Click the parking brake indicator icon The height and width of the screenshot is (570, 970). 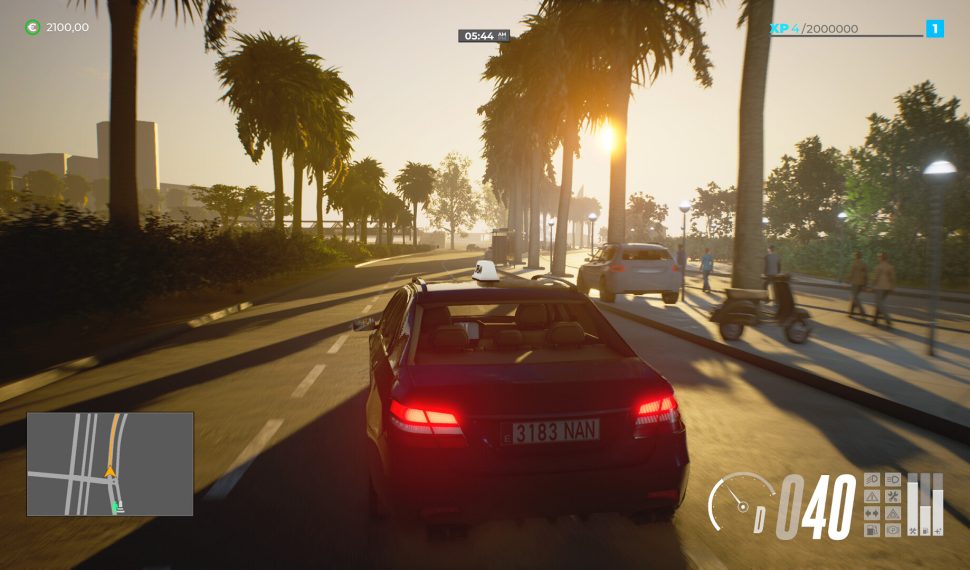(892, 530)
